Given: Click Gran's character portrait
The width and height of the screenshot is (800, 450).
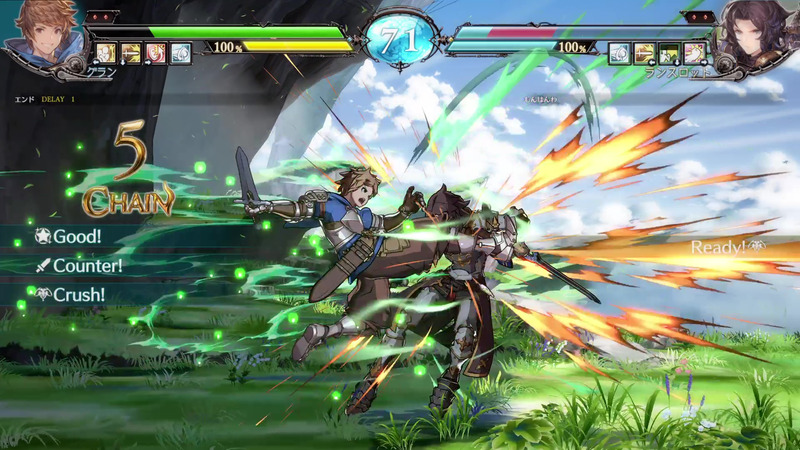Looking at the screenshot, I should (x=40, y=30).
